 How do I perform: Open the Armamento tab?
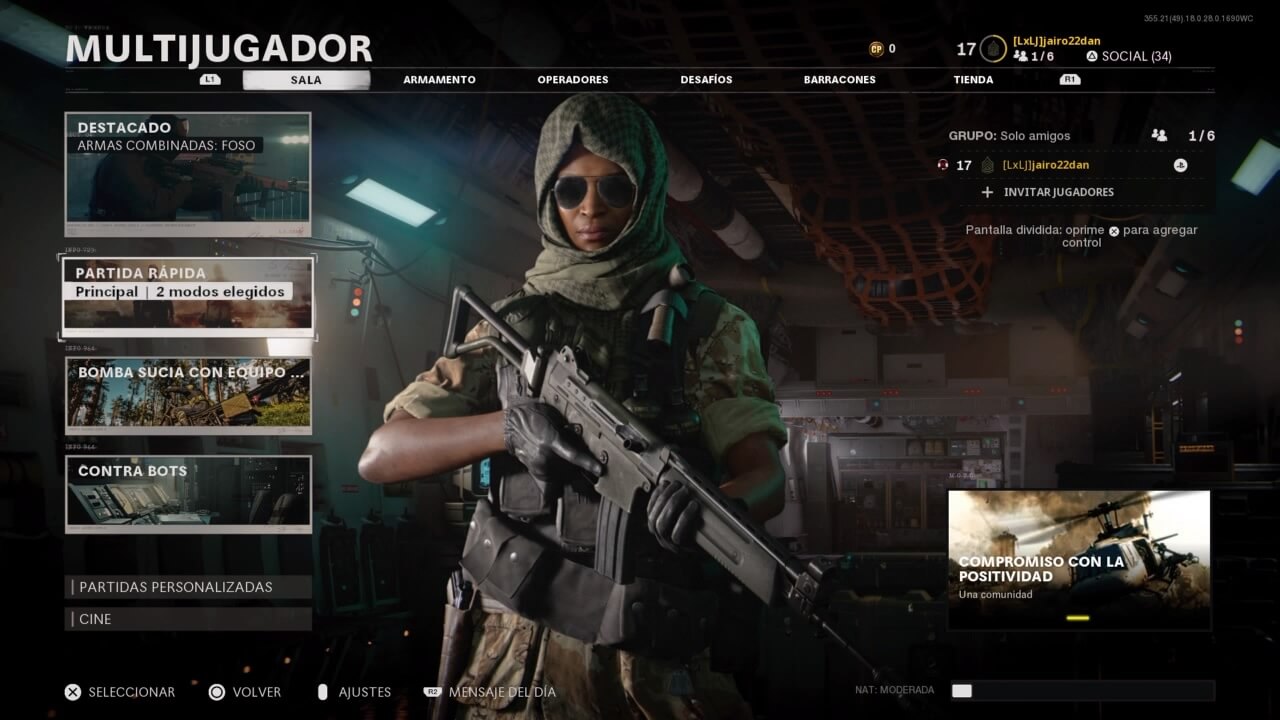pos(439,80)
